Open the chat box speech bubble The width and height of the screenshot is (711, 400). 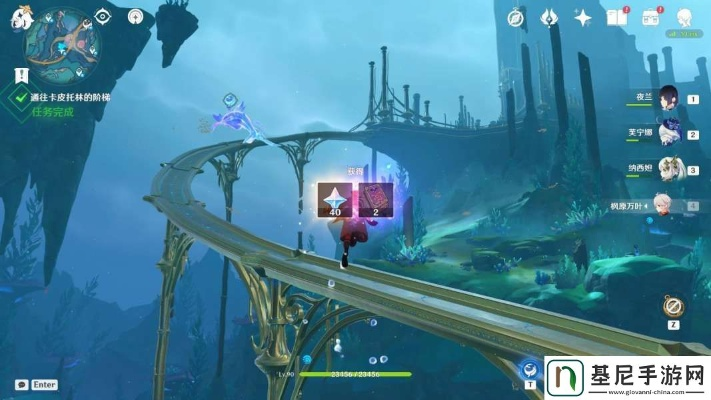pos(20,384)
